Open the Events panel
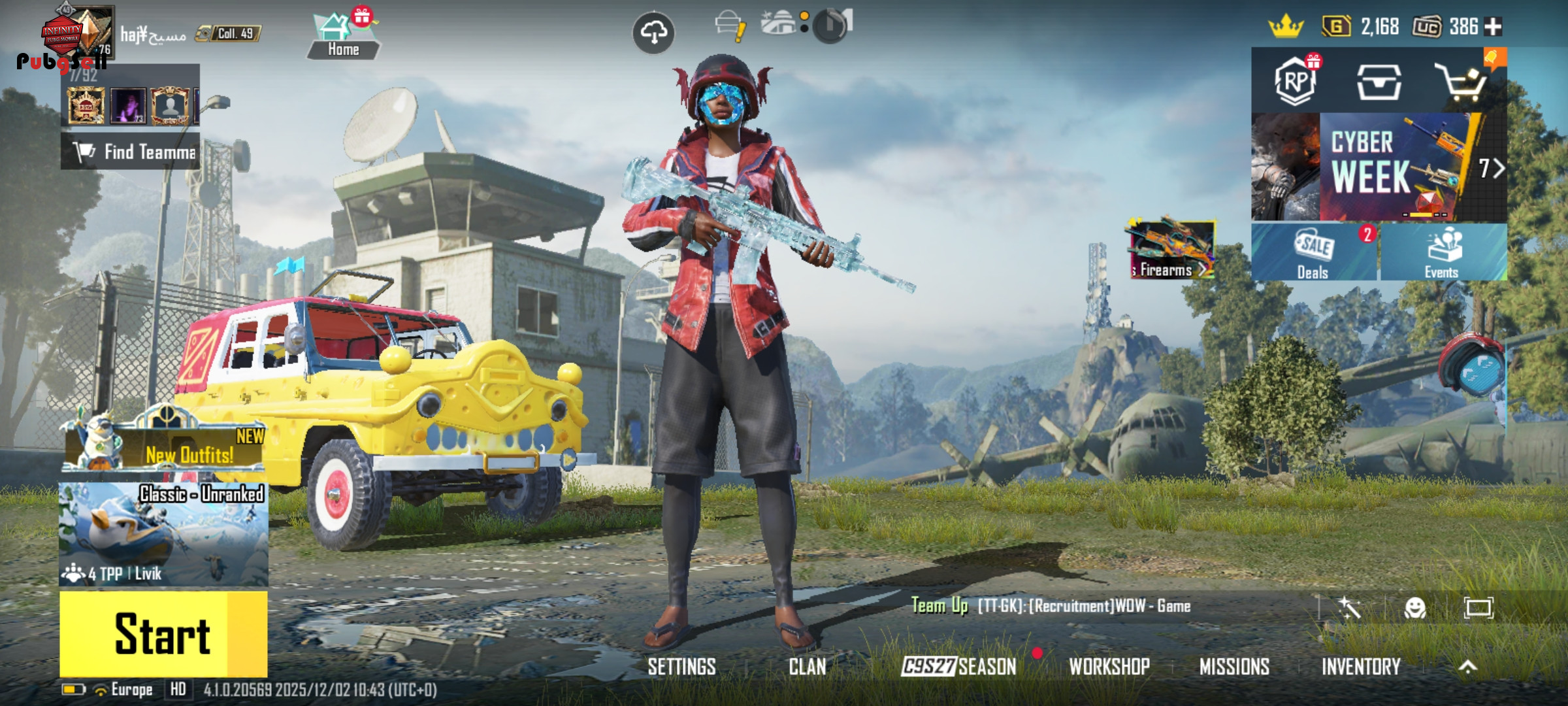Image resolution: width=1568 pixels, height=706 pixels. coord(1443,253)
